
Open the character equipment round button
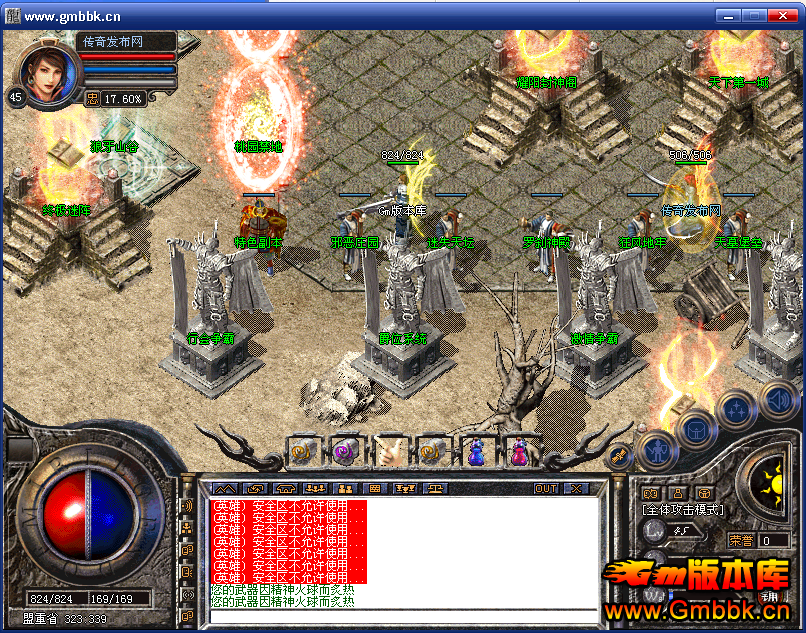click(657, 450)
